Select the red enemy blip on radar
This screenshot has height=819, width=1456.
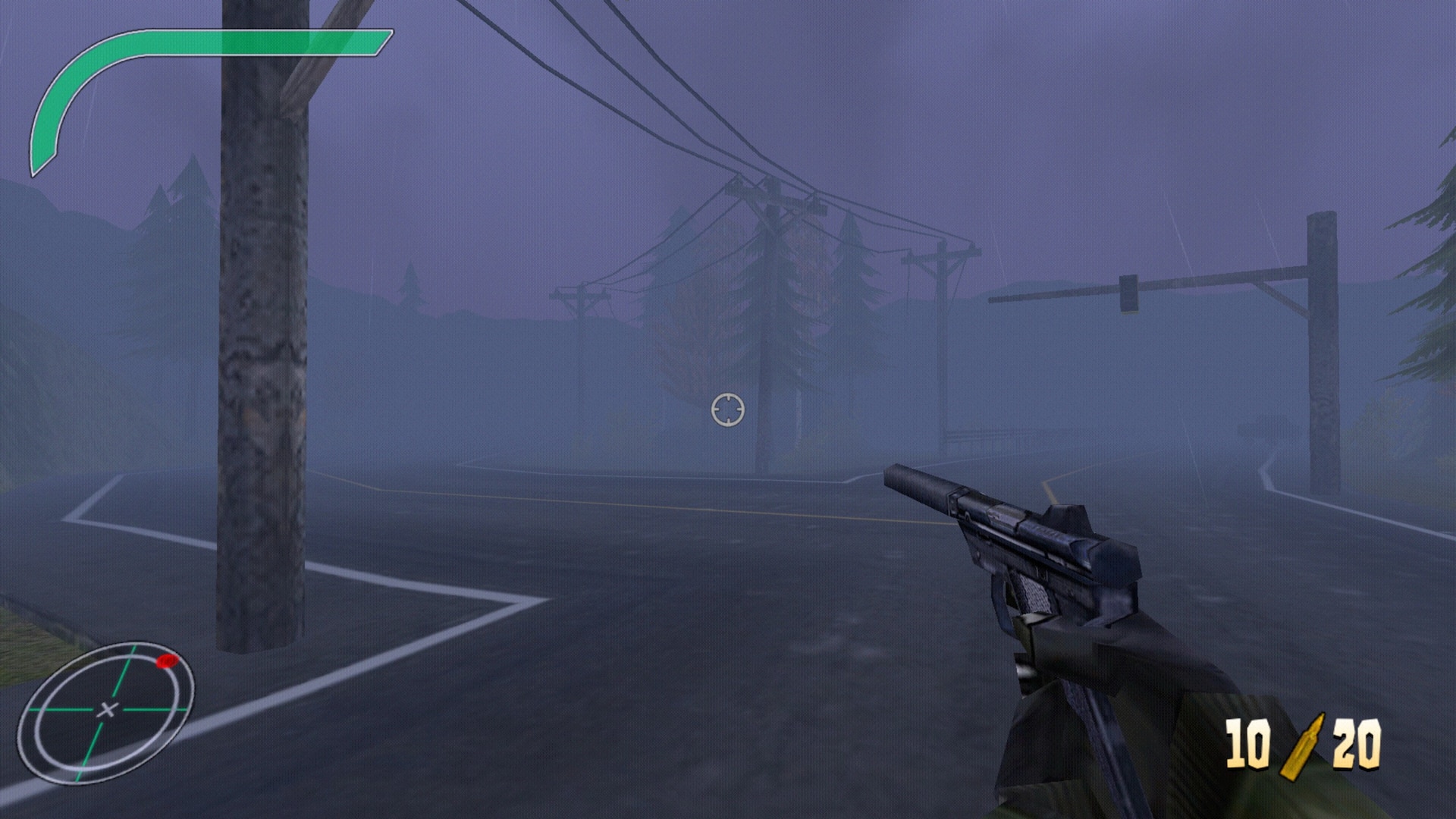(x=168, y=661)
